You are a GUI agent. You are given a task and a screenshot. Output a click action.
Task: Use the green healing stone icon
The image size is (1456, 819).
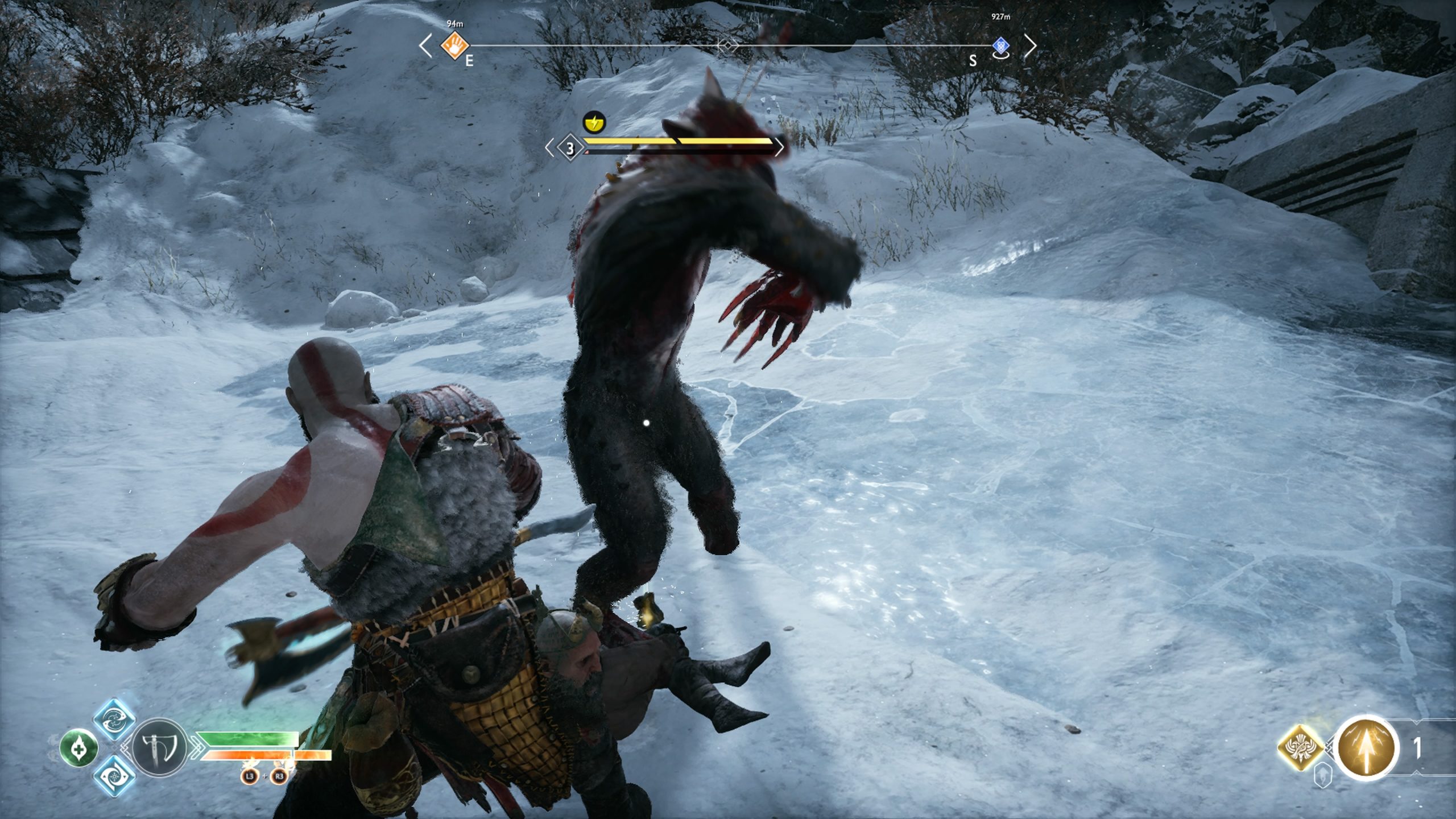tap(78, 747)
